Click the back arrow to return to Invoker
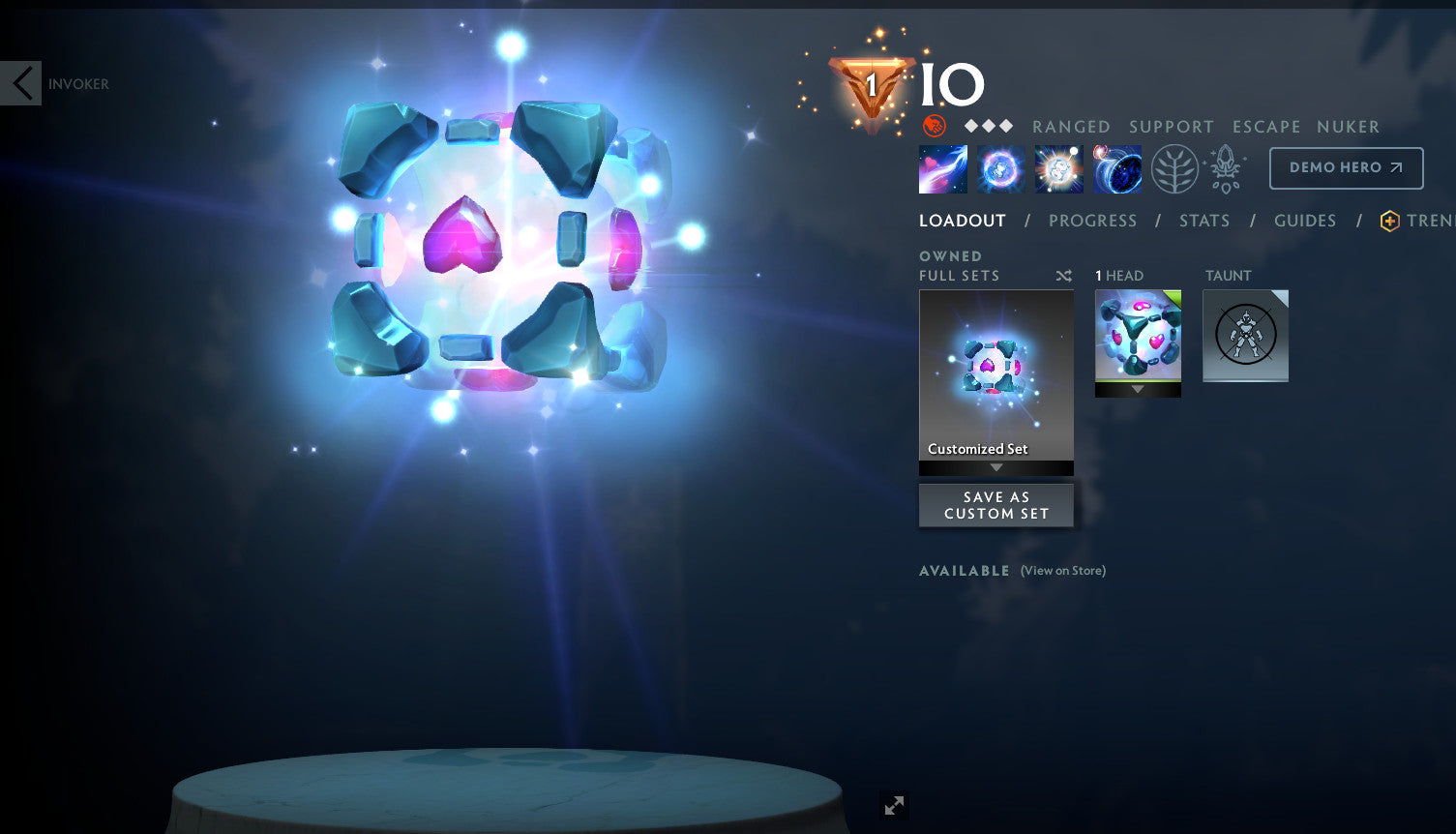Screen dimensions: 1456x834 click(x=20, y=83)
